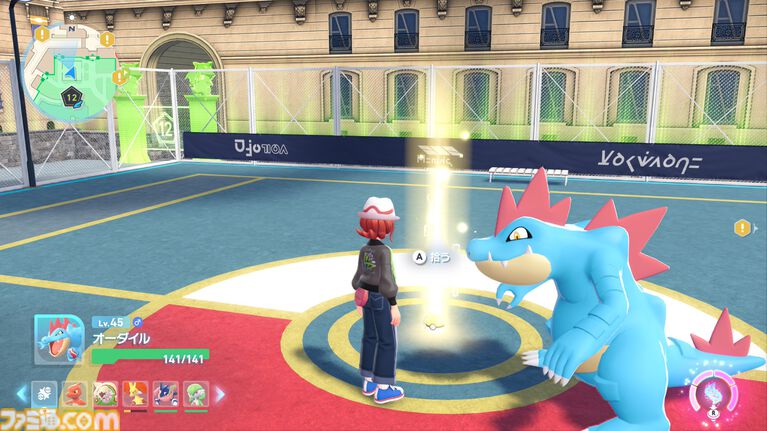
Task: Select the white and green round Pokémon slot
Action: [104, 394]
